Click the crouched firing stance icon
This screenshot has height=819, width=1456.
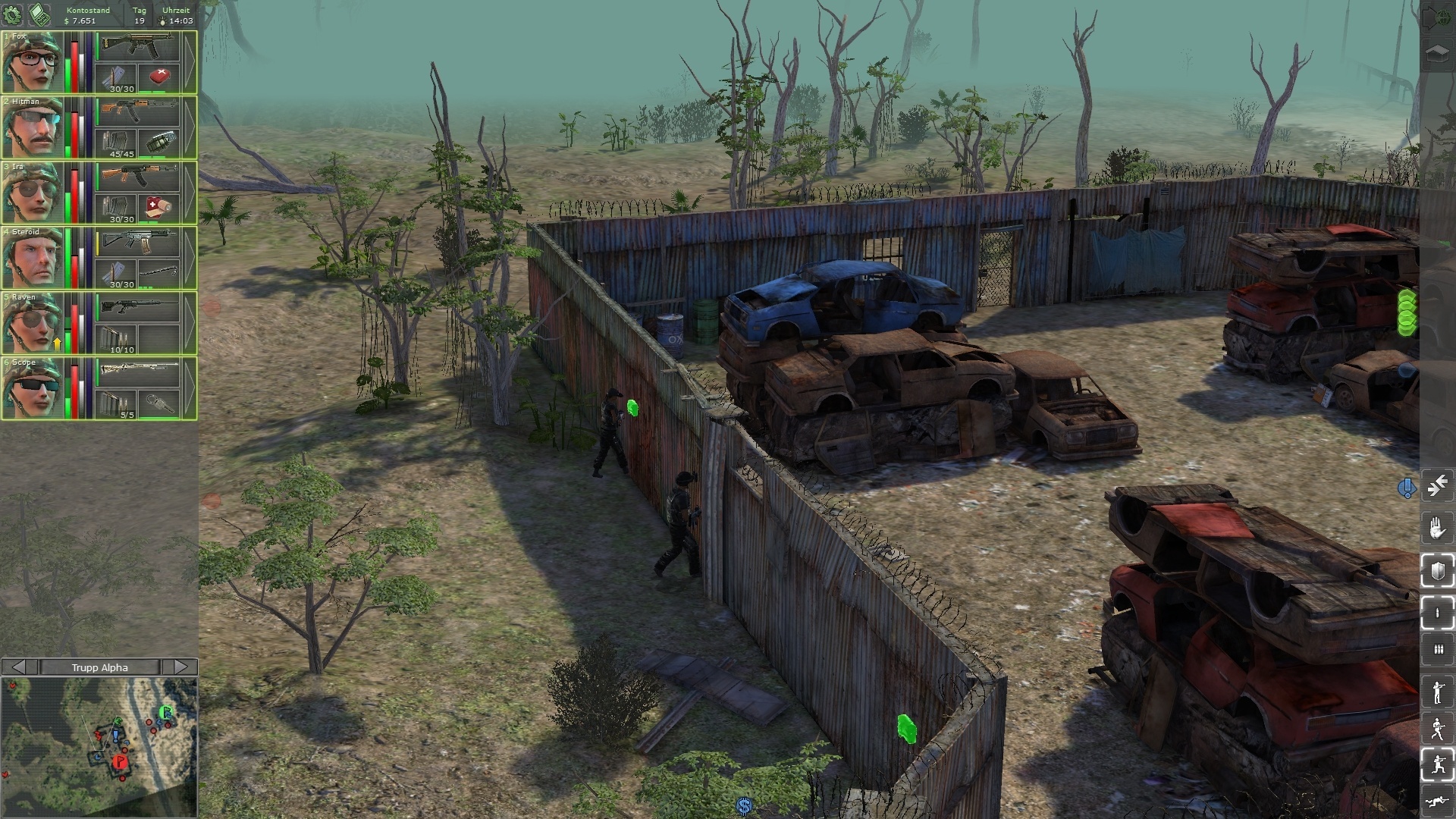click(x=1437, y=766)
